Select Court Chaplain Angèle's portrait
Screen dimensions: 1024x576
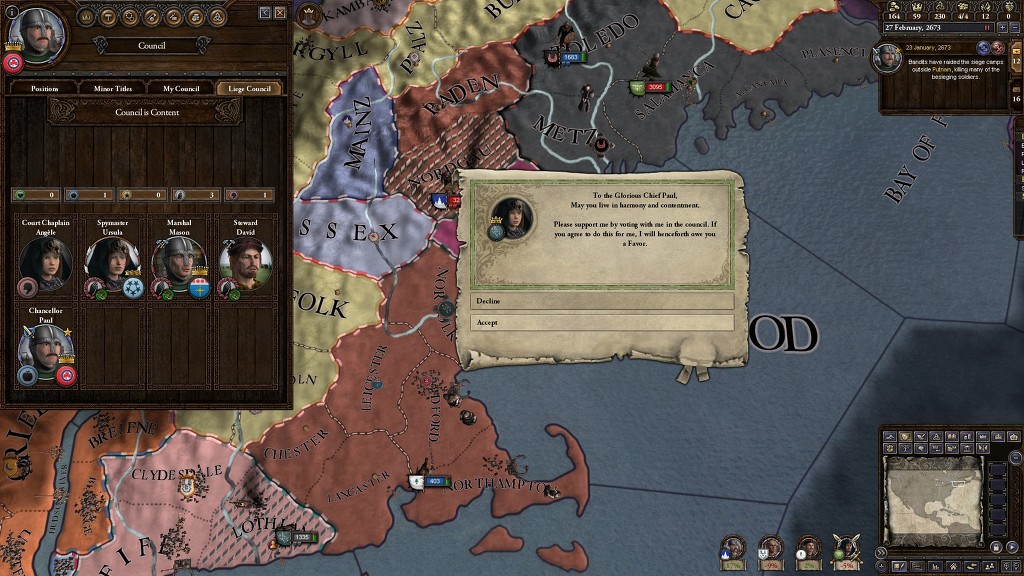click(44, 264)
